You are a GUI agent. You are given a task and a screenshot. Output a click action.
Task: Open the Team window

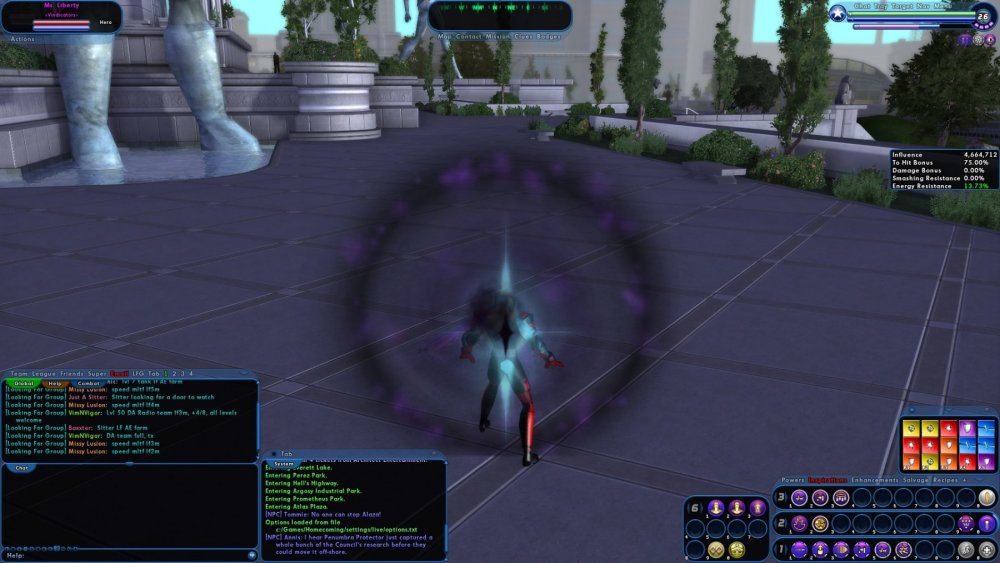(16, 374)
